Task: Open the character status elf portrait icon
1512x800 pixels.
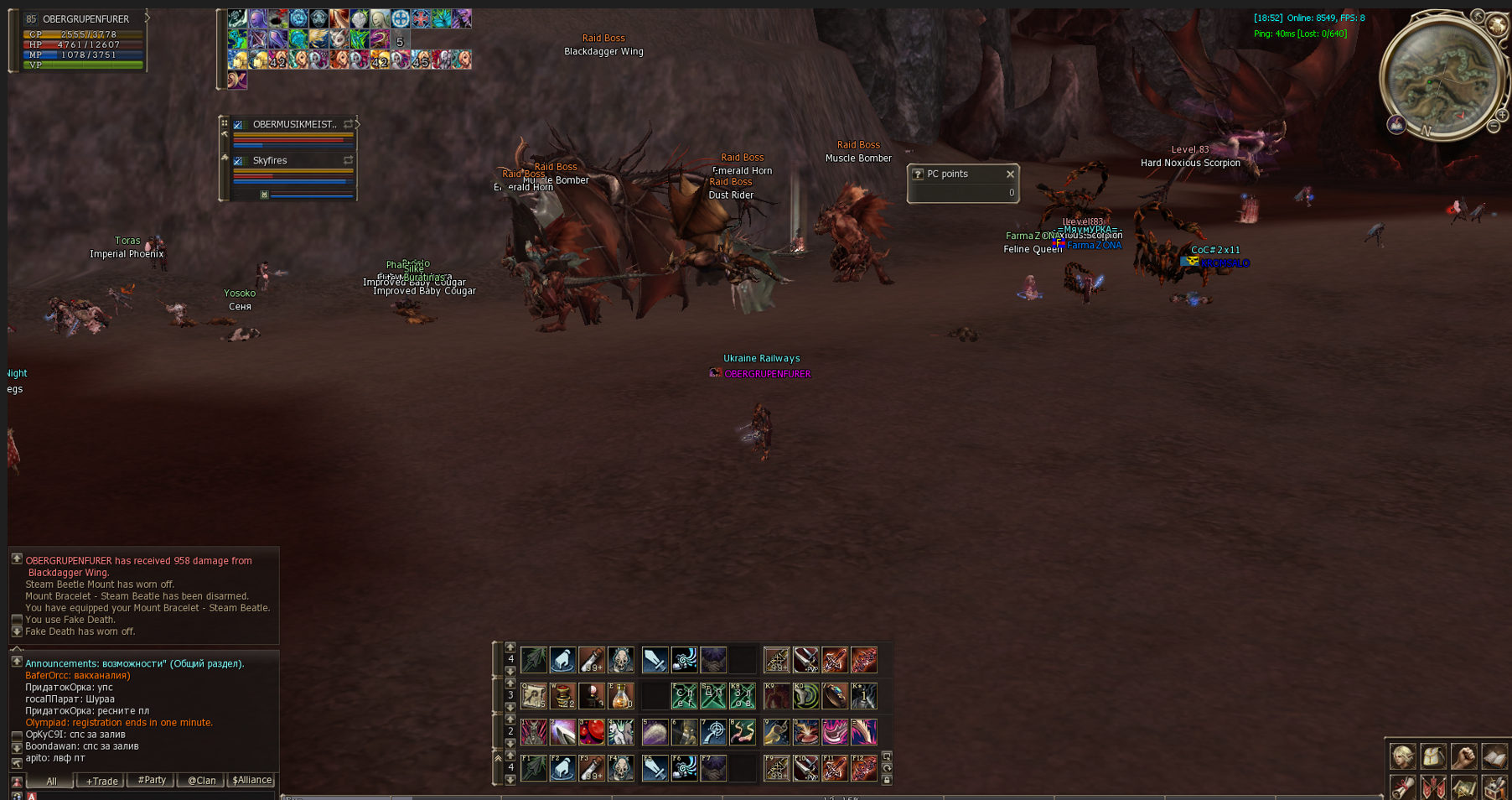Action: coord(1403,756)
